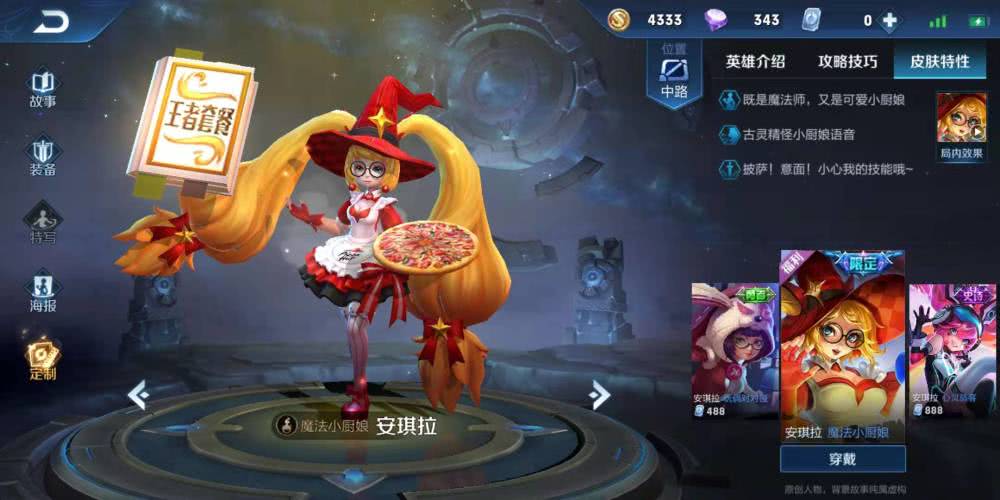Show the next hero with right arrow
1000x500 pixels.
tap(600, 395)
